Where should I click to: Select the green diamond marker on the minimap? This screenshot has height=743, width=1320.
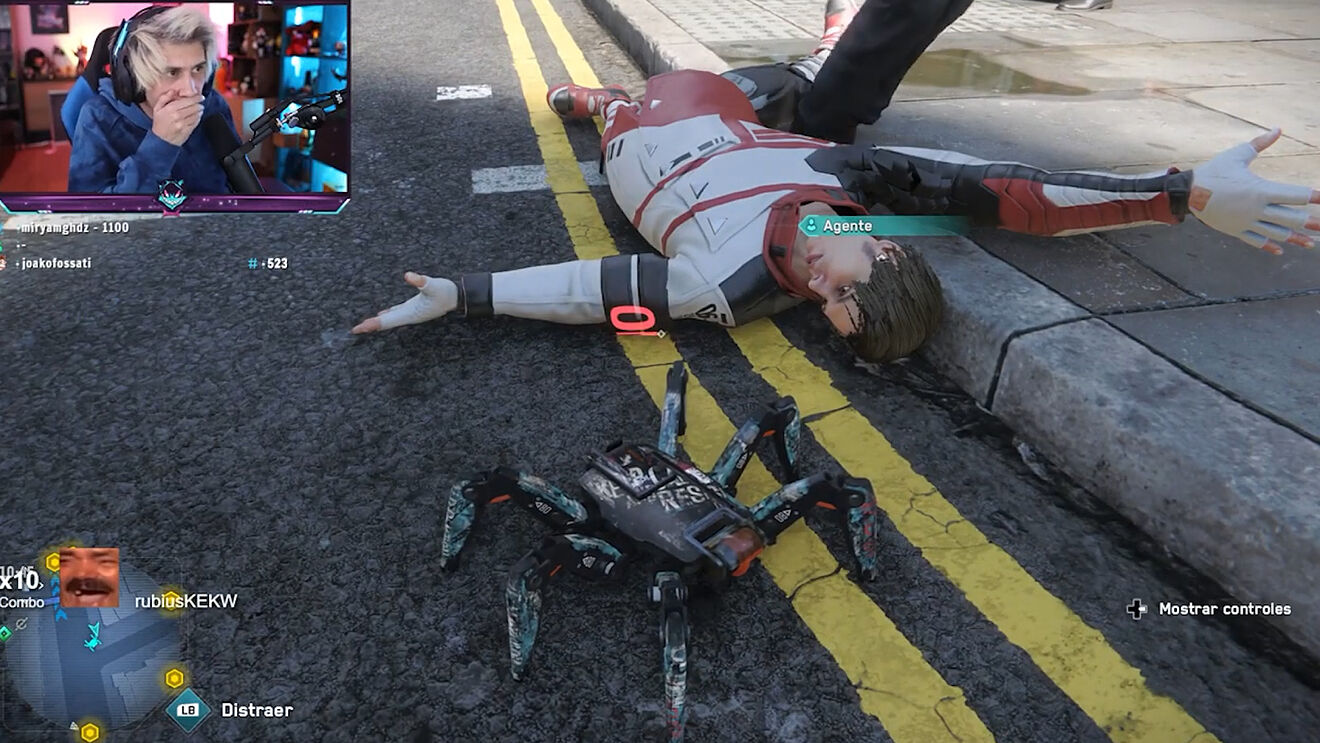pos(5,632)
